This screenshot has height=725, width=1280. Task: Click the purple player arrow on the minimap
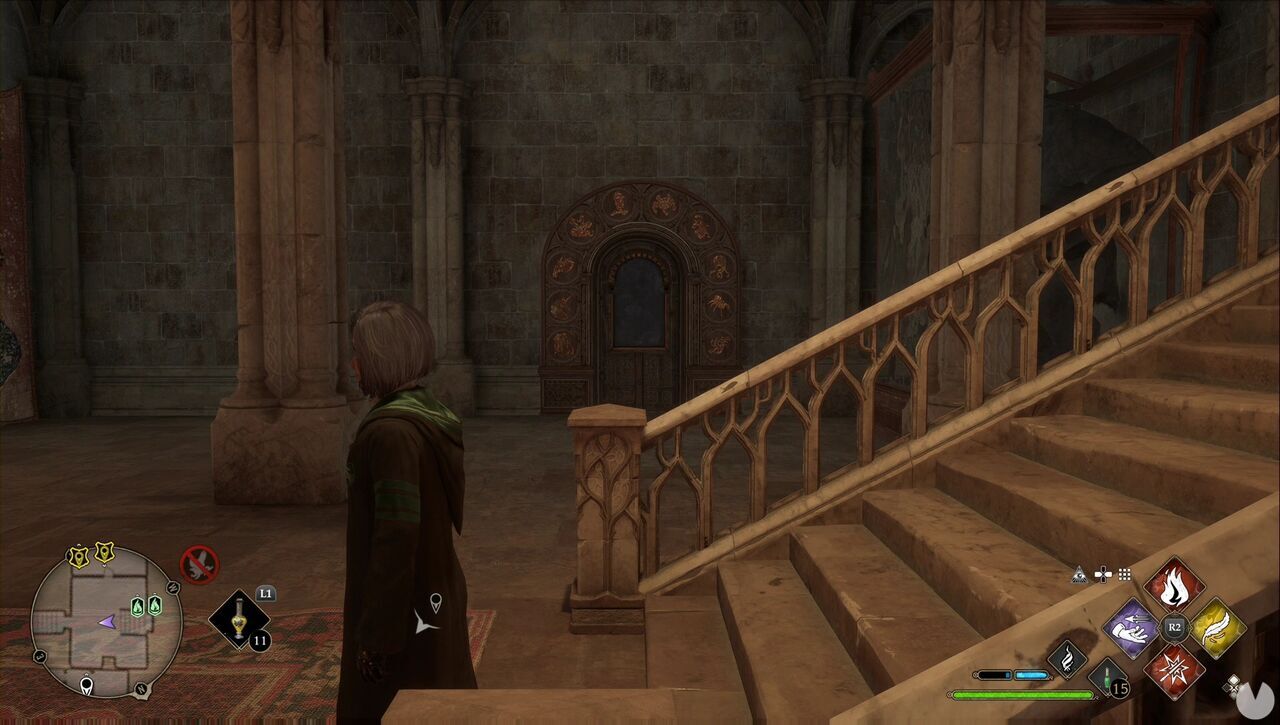click(108, 623)
